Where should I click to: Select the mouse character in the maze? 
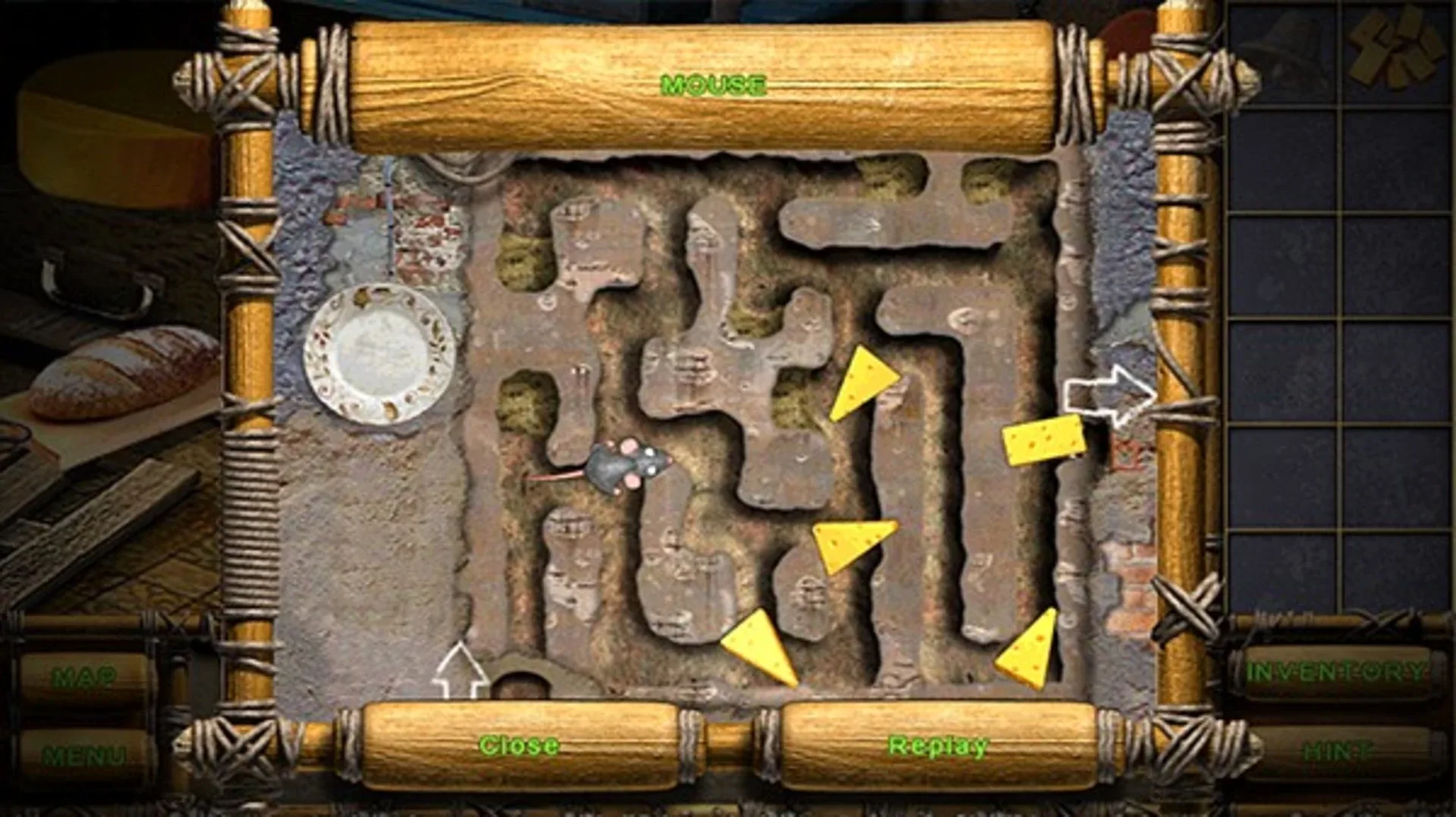tap(622, 462)
